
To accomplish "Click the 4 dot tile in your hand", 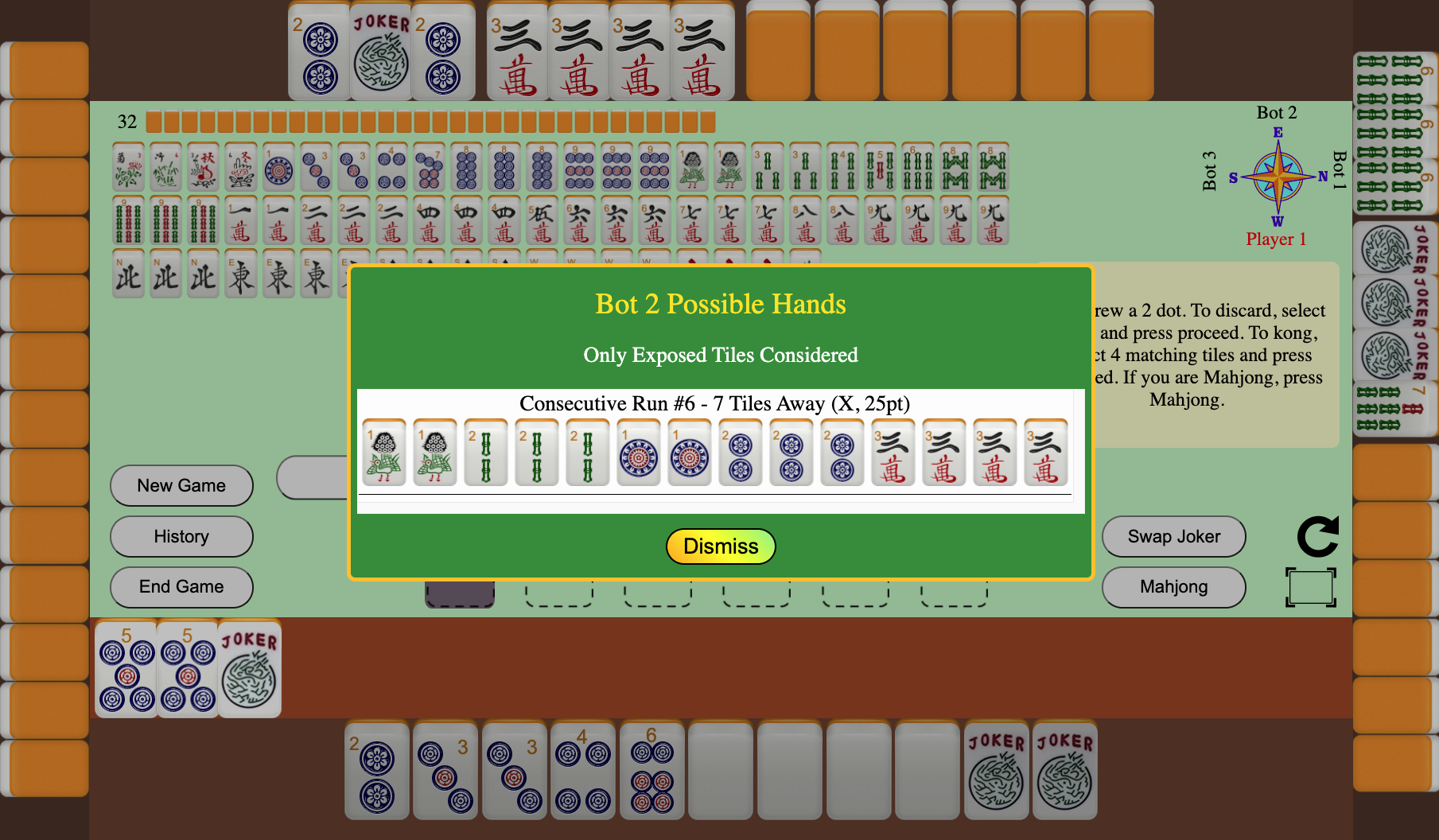I will pos(581,772).
